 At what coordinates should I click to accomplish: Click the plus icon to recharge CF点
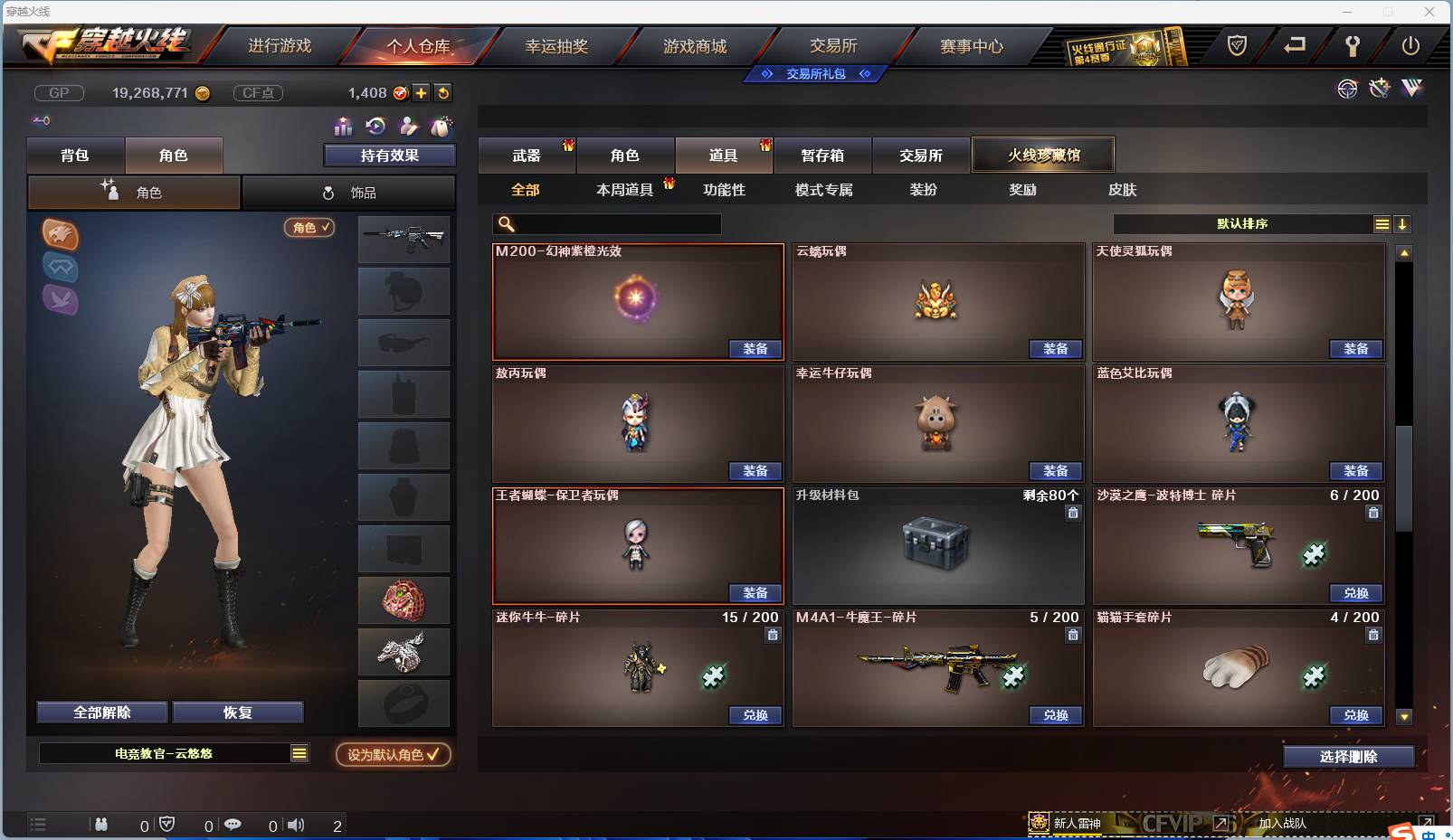pos(422,92)
